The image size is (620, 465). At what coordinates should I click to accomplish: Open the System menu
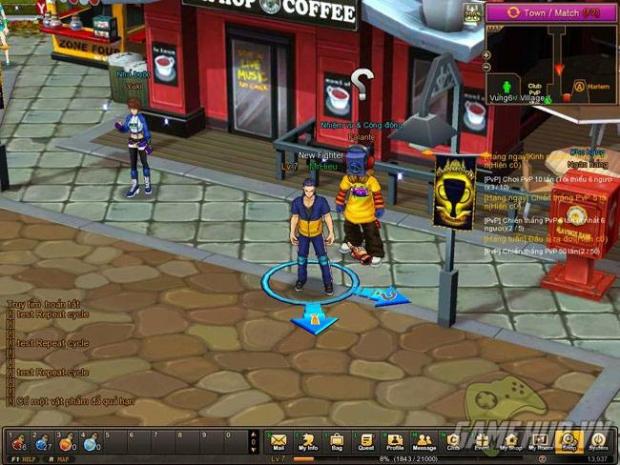598,441
